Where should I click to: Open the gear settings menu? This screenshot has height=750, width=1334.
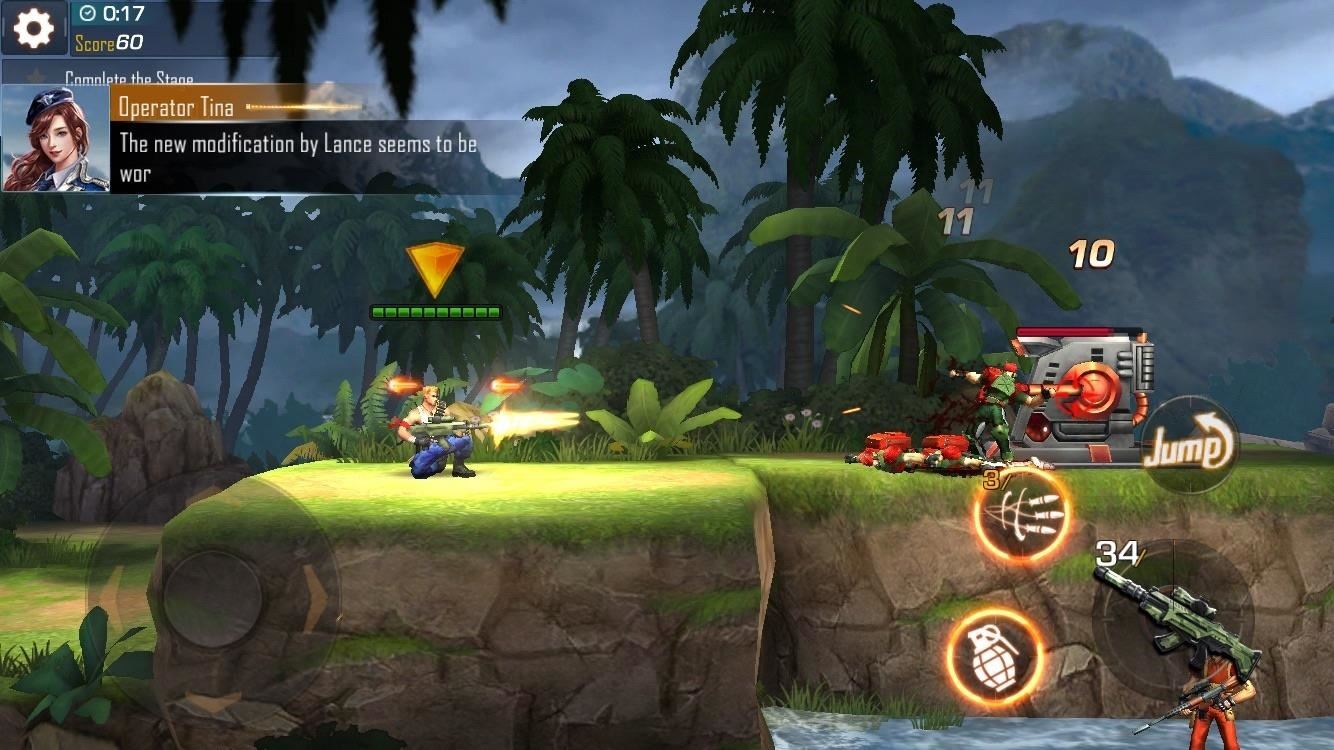point(33,28)
